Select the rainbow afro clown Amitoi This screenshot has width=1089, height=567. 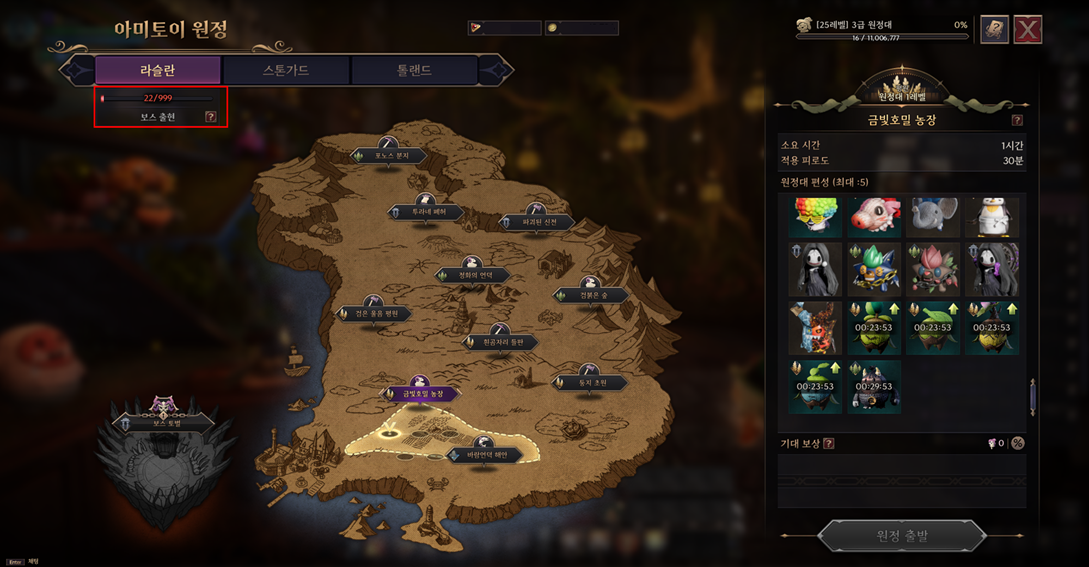pos(815,217)
